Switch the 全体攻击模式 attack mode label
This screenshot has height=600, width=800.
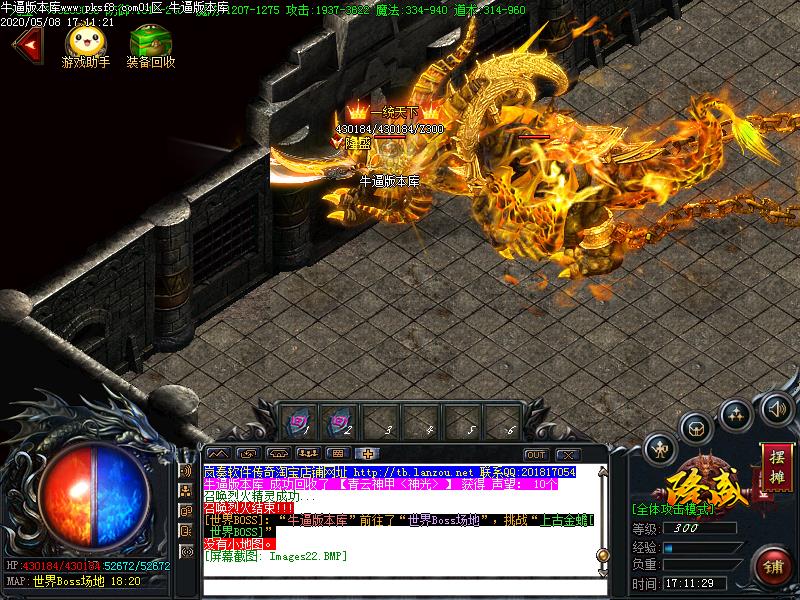pyautogui.click(x=673, y=509)
